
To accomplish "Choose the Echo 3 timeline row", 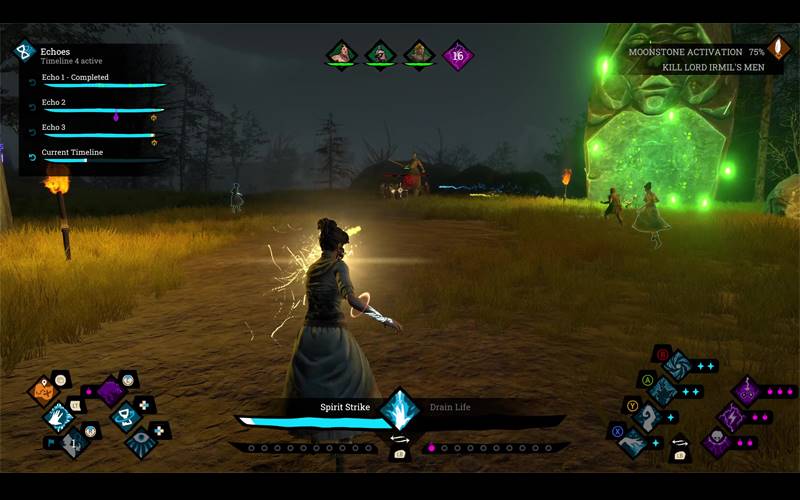I will tap(98, 130).
